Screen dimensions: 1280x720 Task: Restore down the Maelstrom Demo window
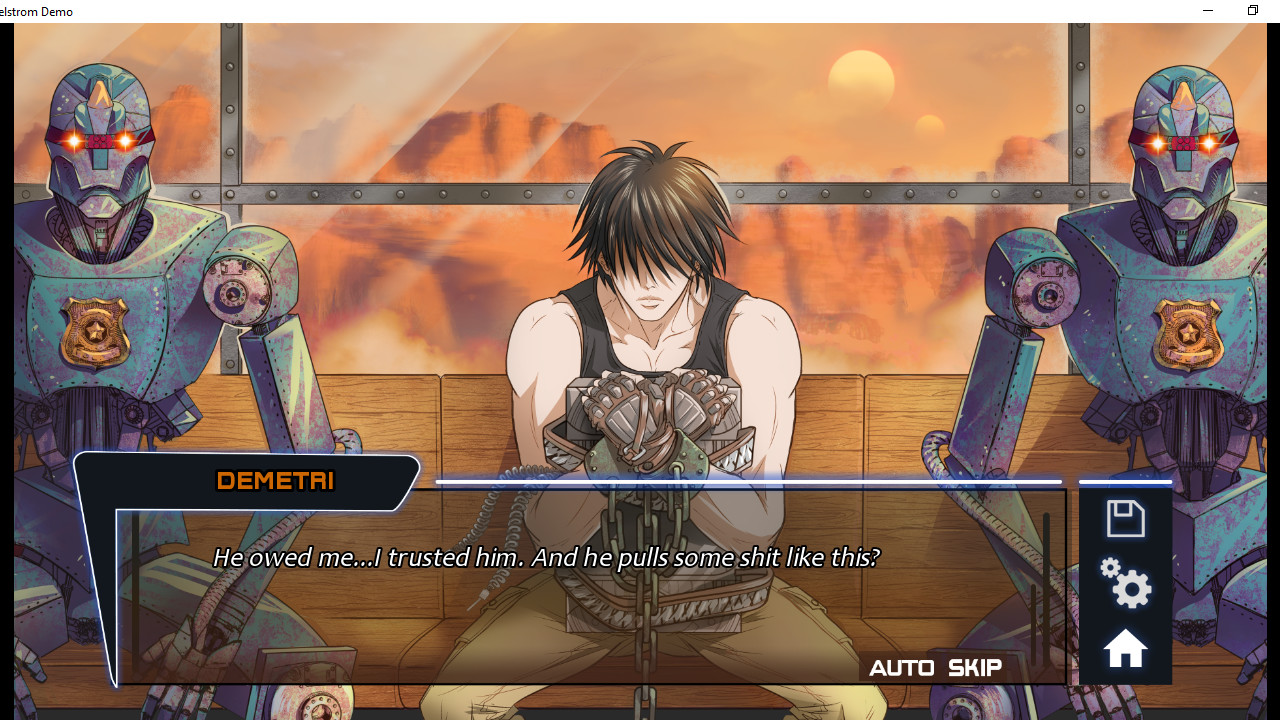[1252, 10]
